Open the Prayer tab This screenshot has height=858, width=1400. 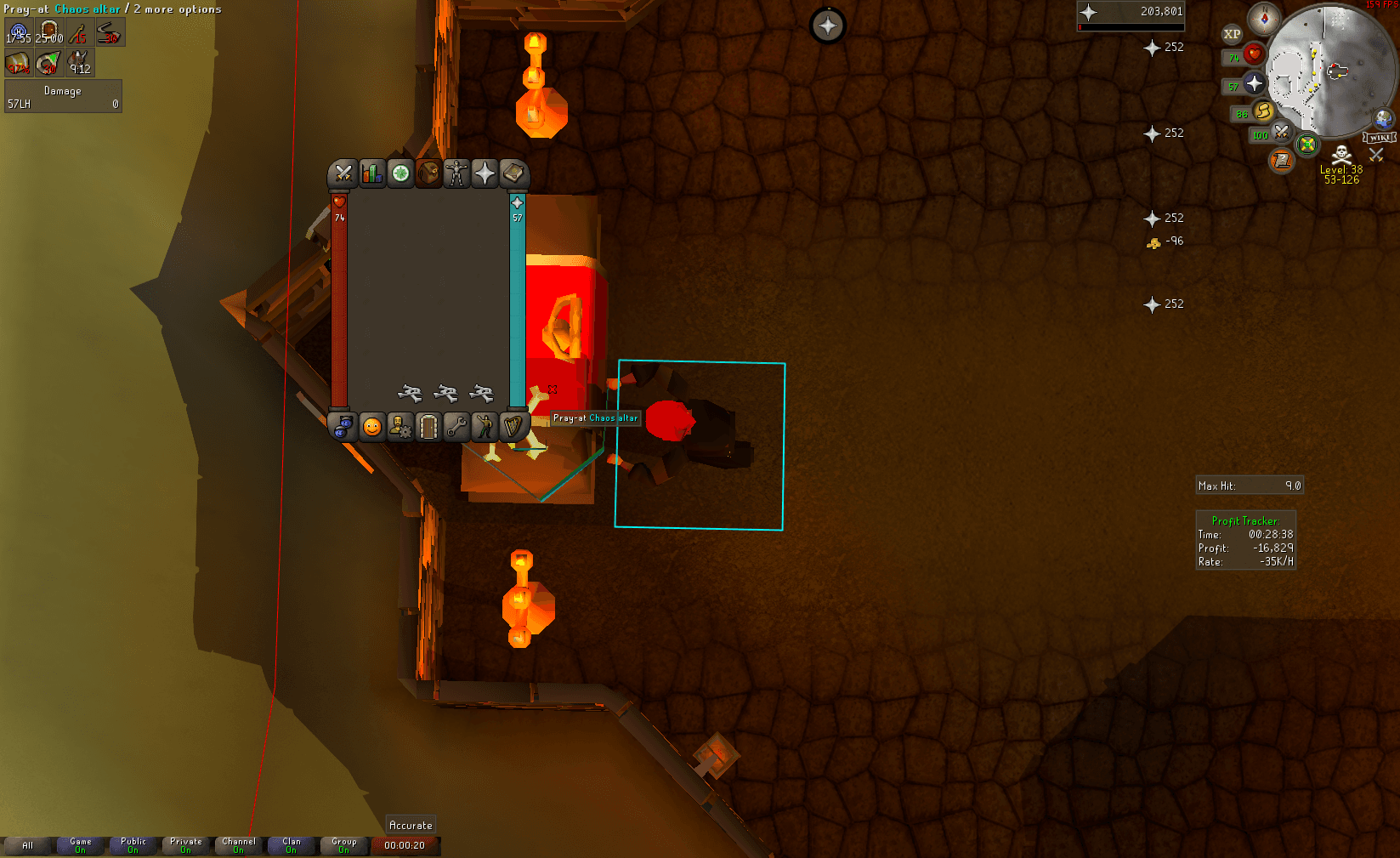(485, 174)
